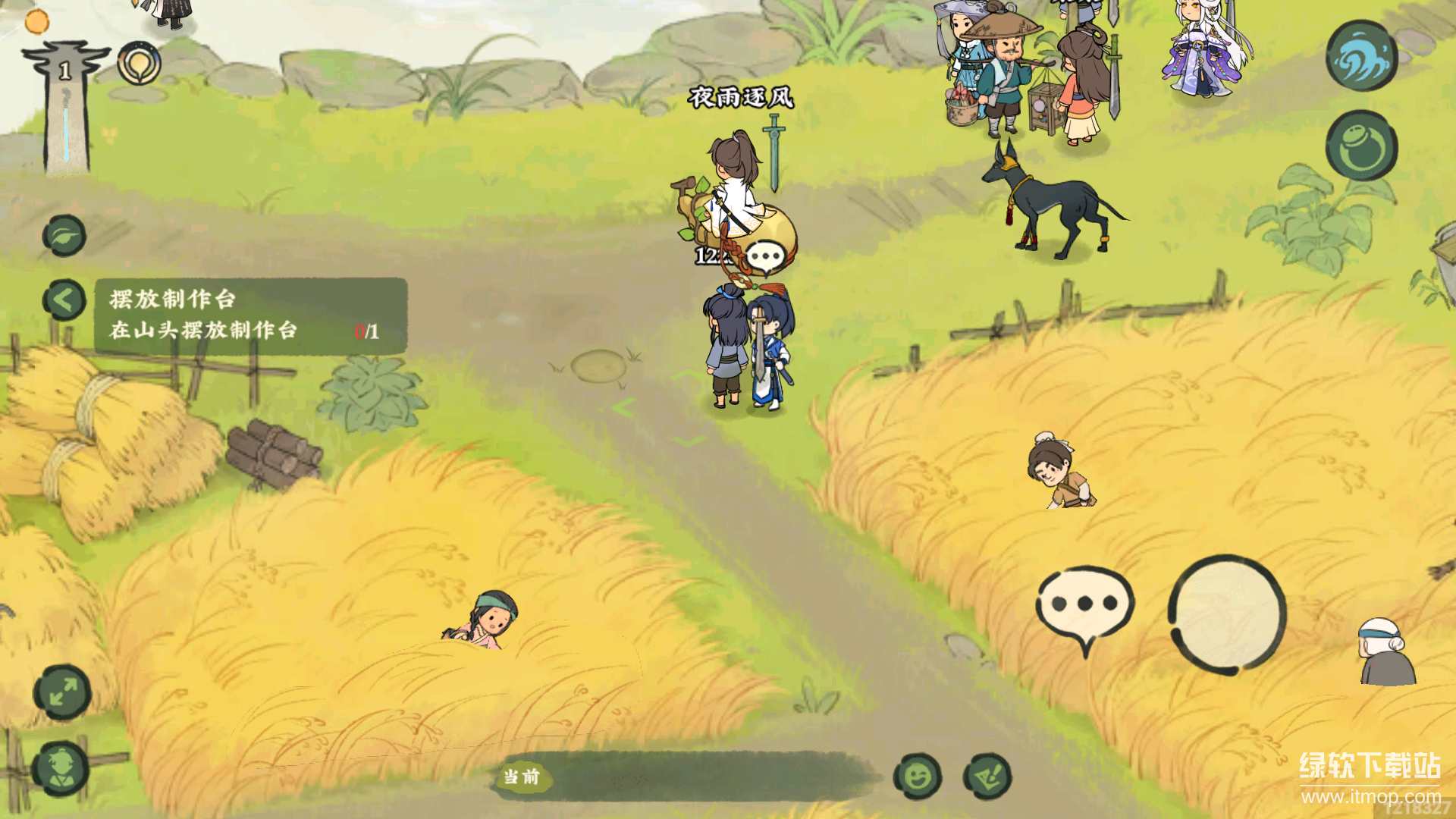Click the megaphone exclamation button
This screenshot has height=819, width=1456.
click(987, 777)
